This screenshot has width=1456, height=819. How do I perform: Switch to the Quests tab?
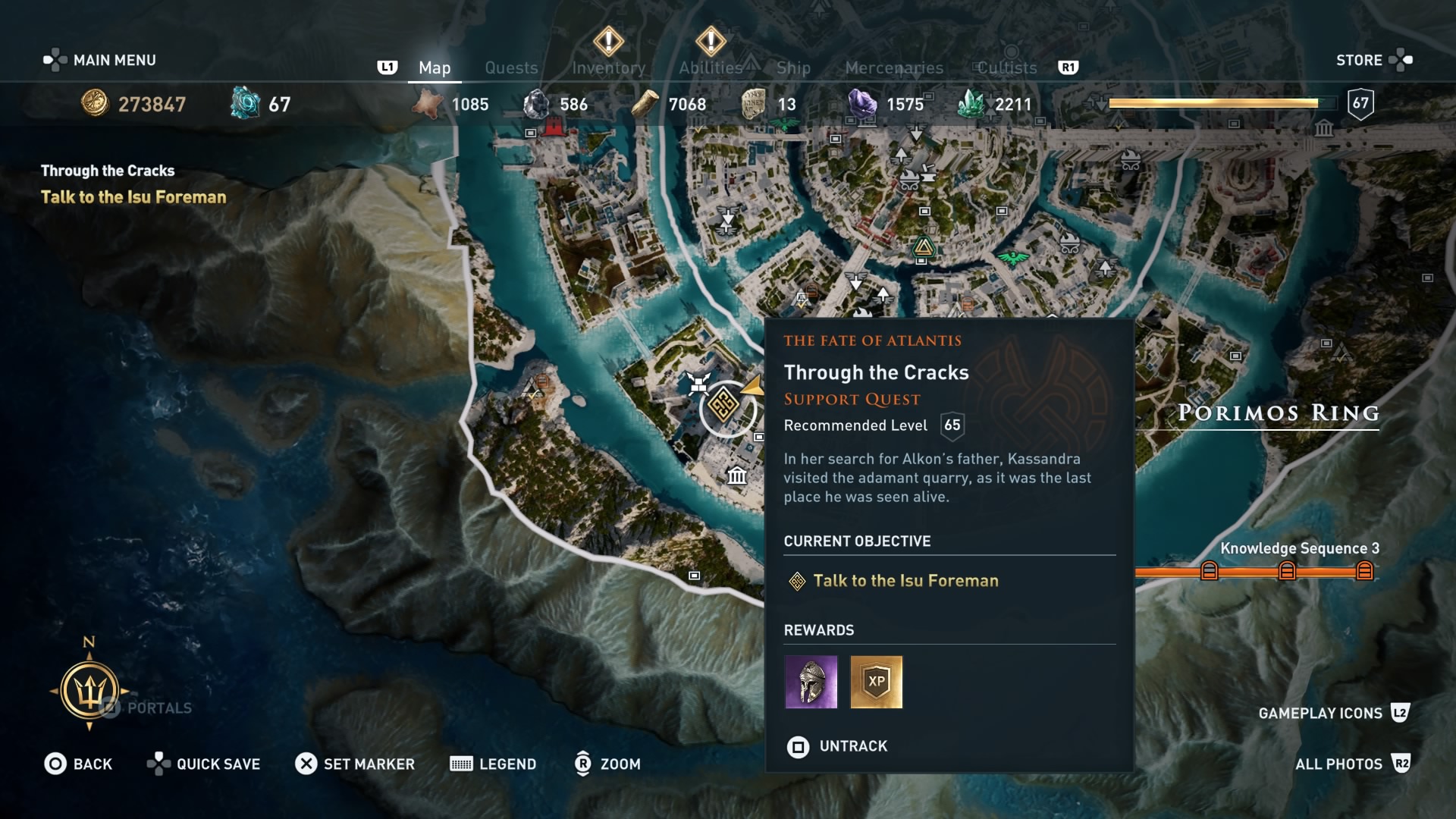pyautogui.click(x=511, y=67)
